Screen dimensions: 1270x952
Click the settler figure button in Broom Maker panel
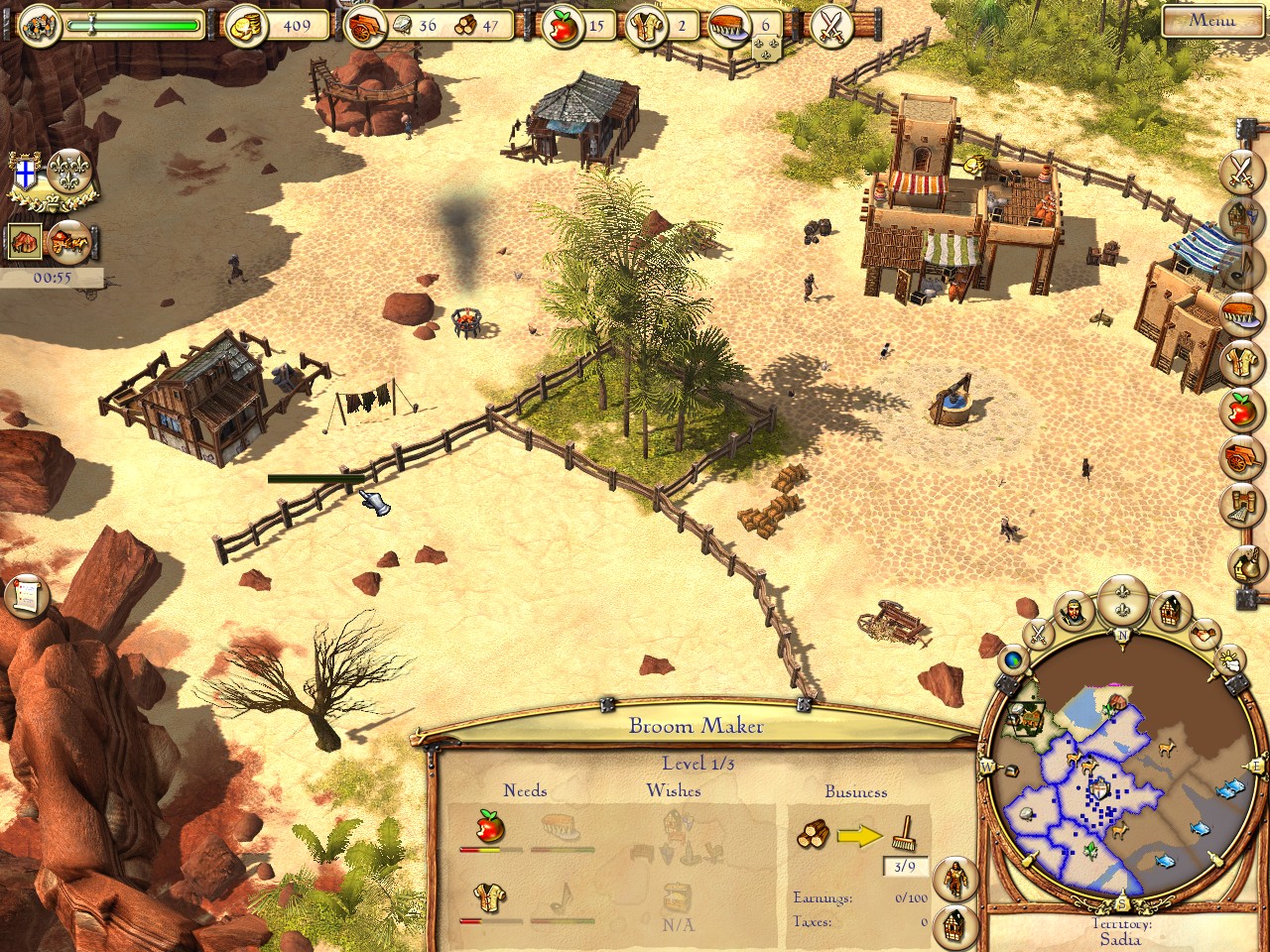pyautogui.click(x=954, y=878)
